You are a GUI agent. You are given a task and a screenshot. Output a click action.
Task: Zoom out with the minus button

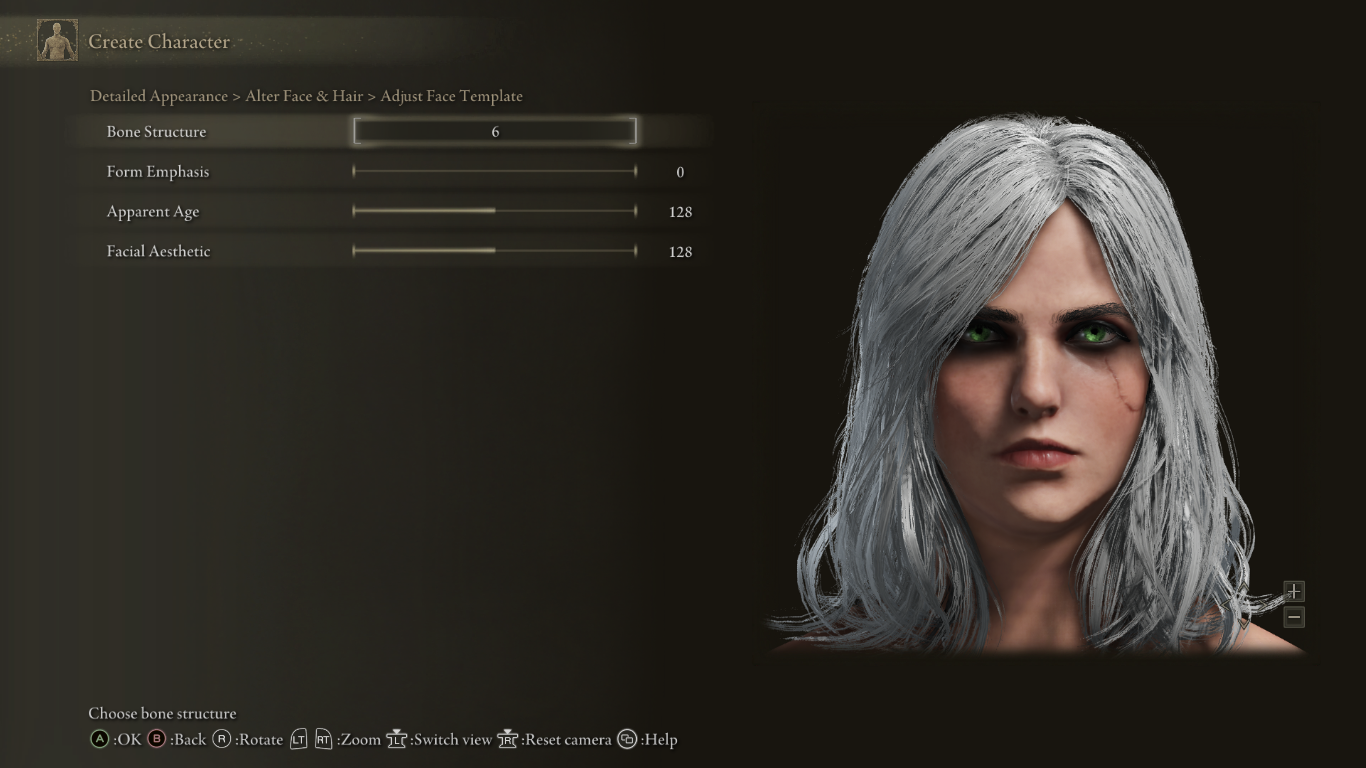point(1294,617)
